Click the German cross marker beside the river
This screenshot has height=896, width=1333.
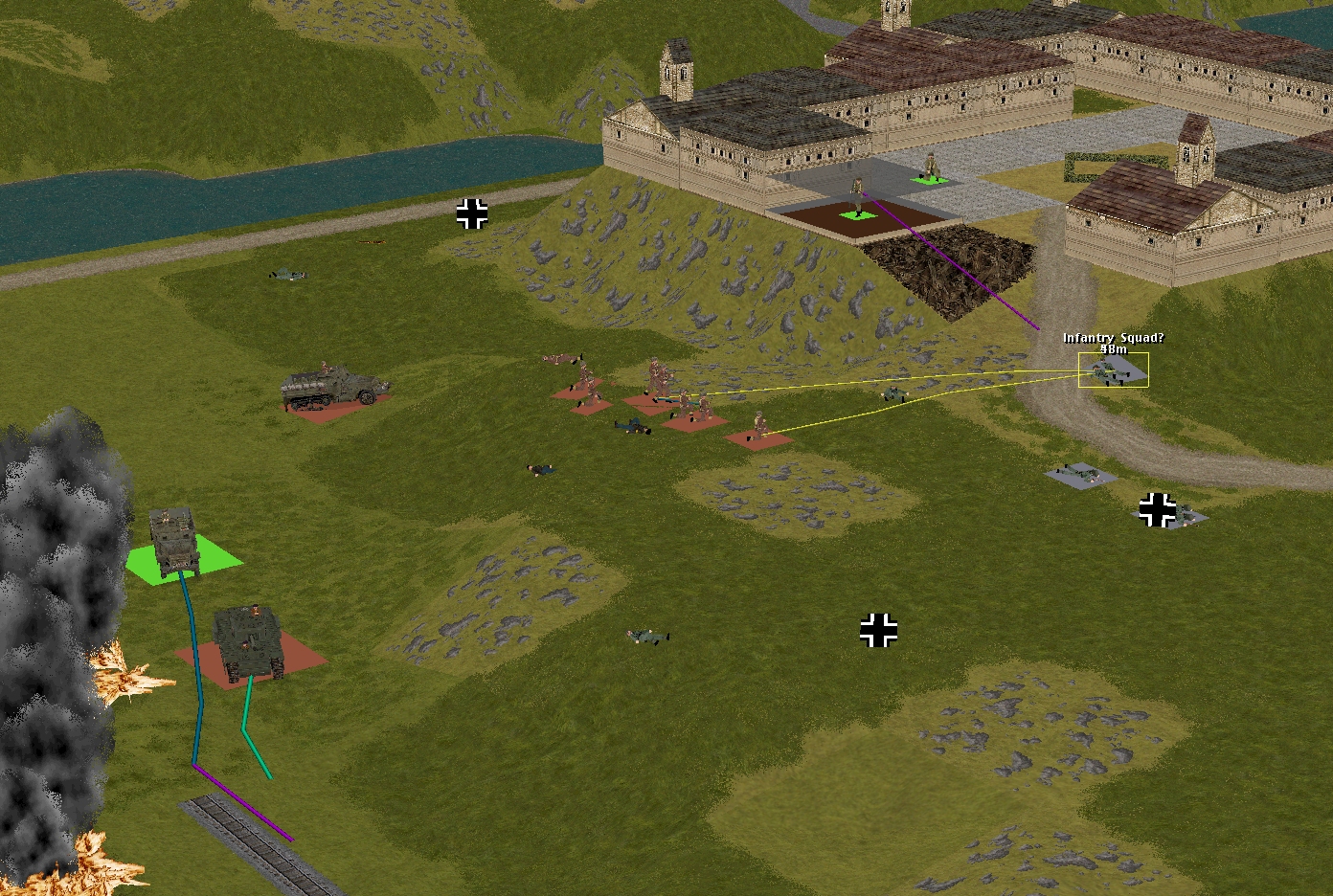[x=471, y=214]
